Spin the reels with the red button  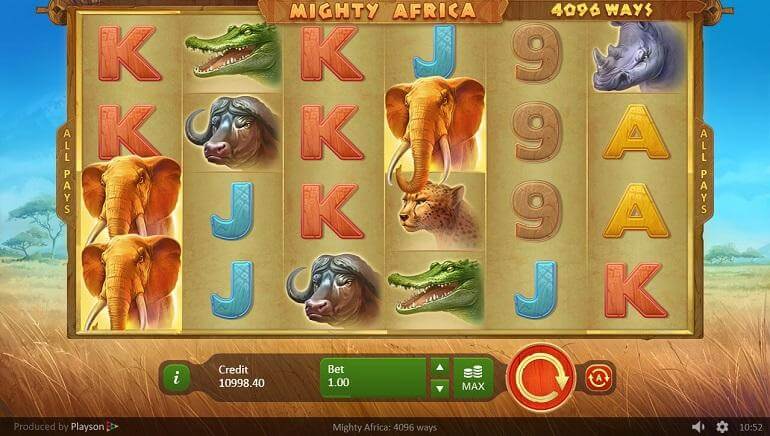(540, 376)
